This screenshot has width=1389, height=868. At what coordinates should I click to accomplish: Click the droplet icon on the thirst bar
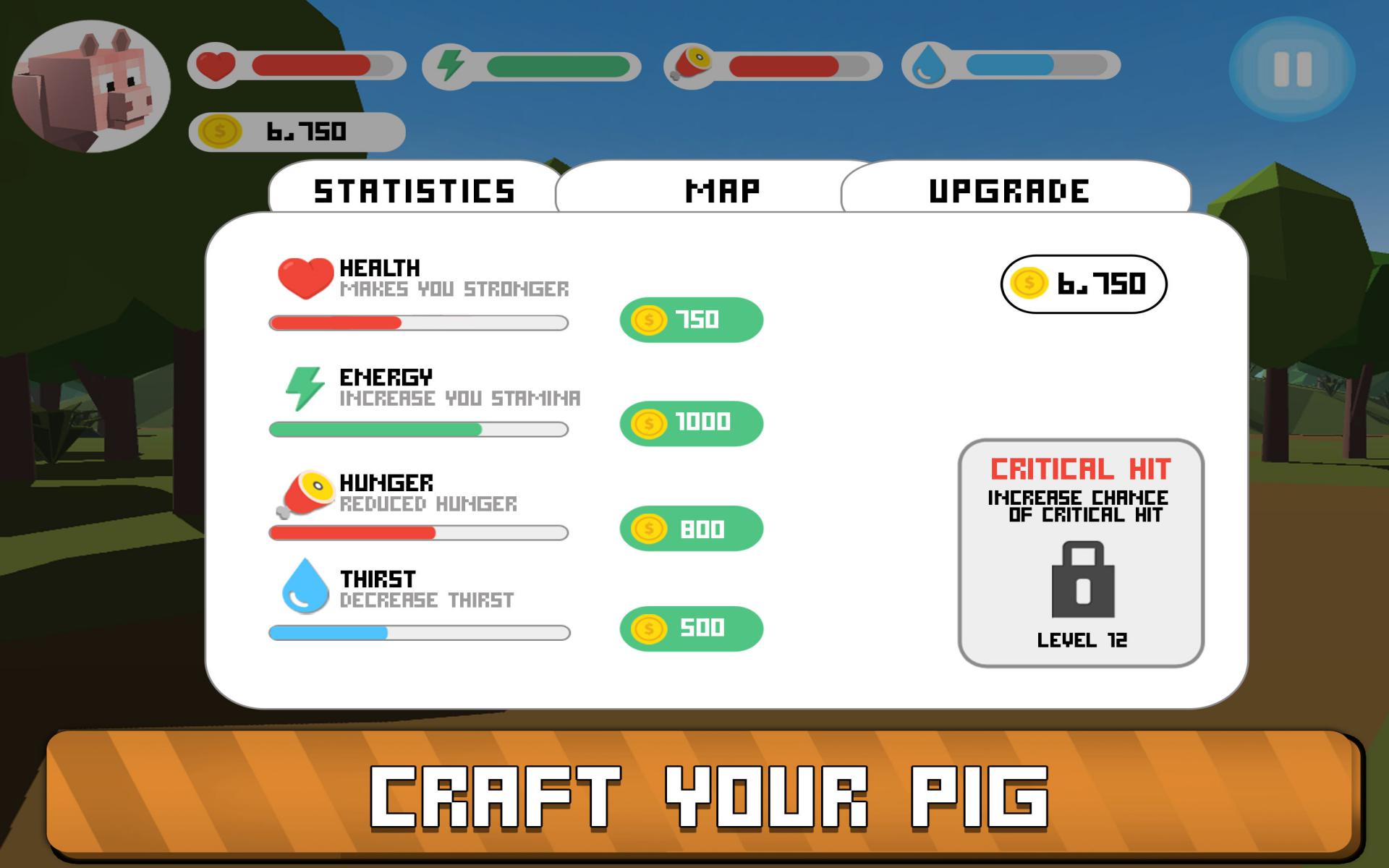928,65
